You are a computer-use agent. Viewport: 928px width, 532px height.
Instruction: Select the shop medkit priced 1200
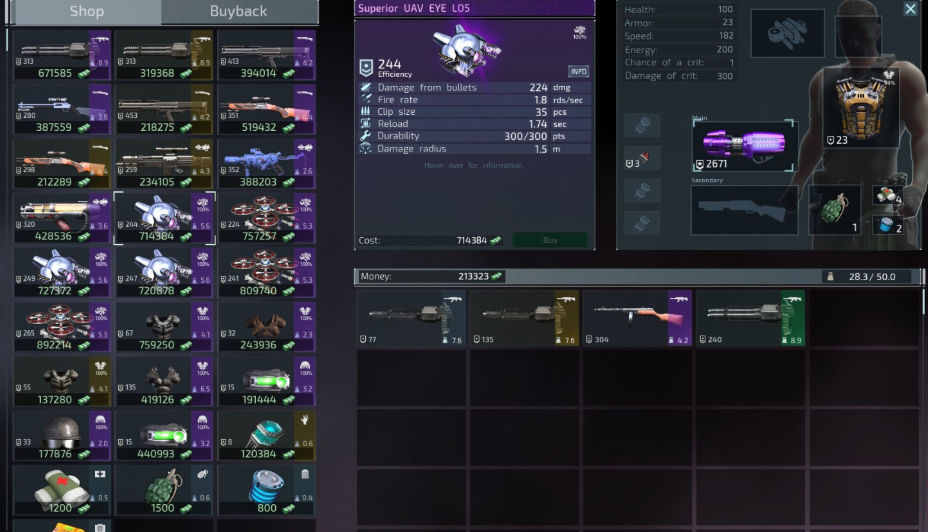pos(62,489)
